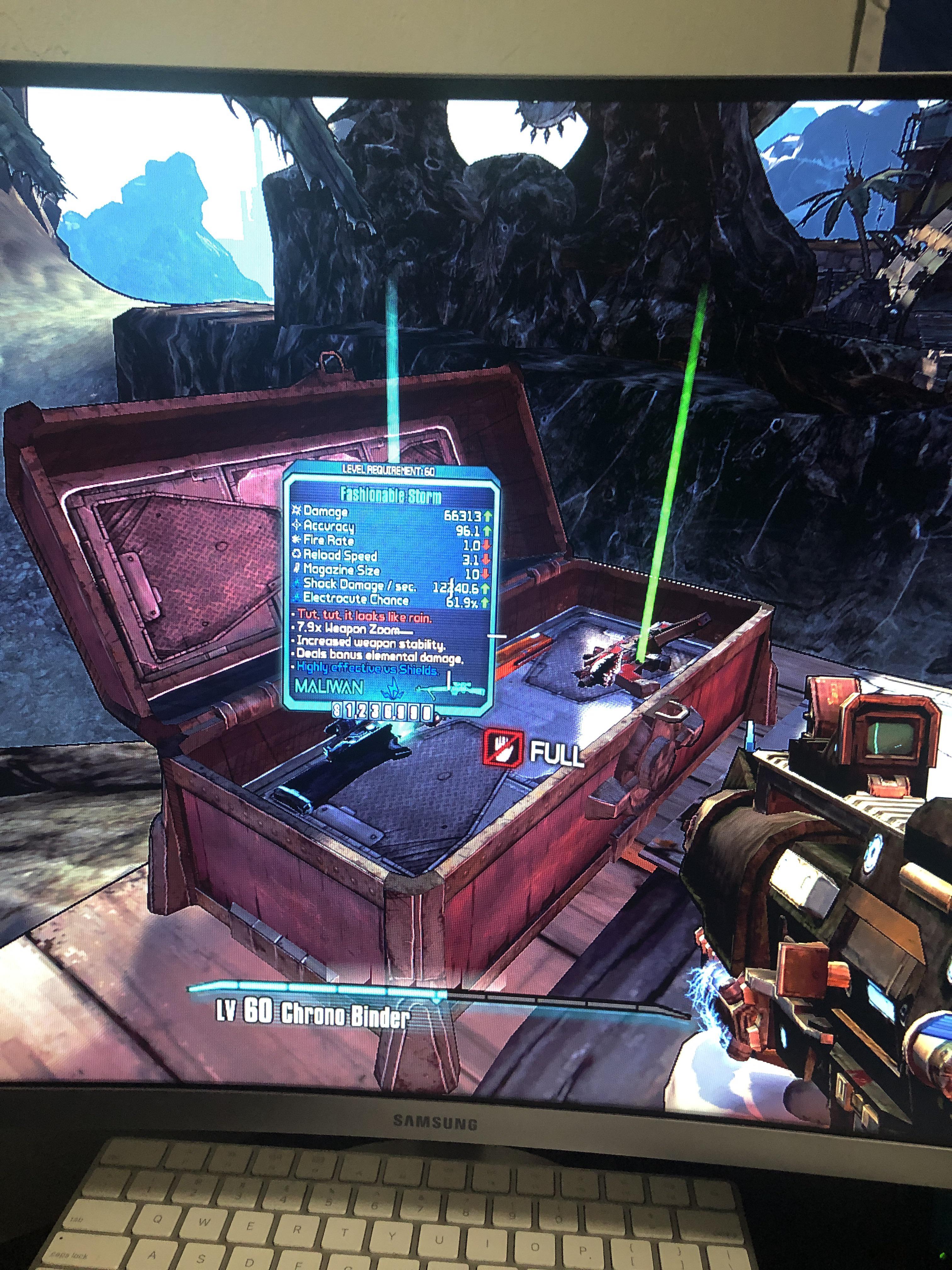Toggle the red arrow beside Fire Rate
The width and height of the screenshot is (952, 1270).
coord(486,544)
